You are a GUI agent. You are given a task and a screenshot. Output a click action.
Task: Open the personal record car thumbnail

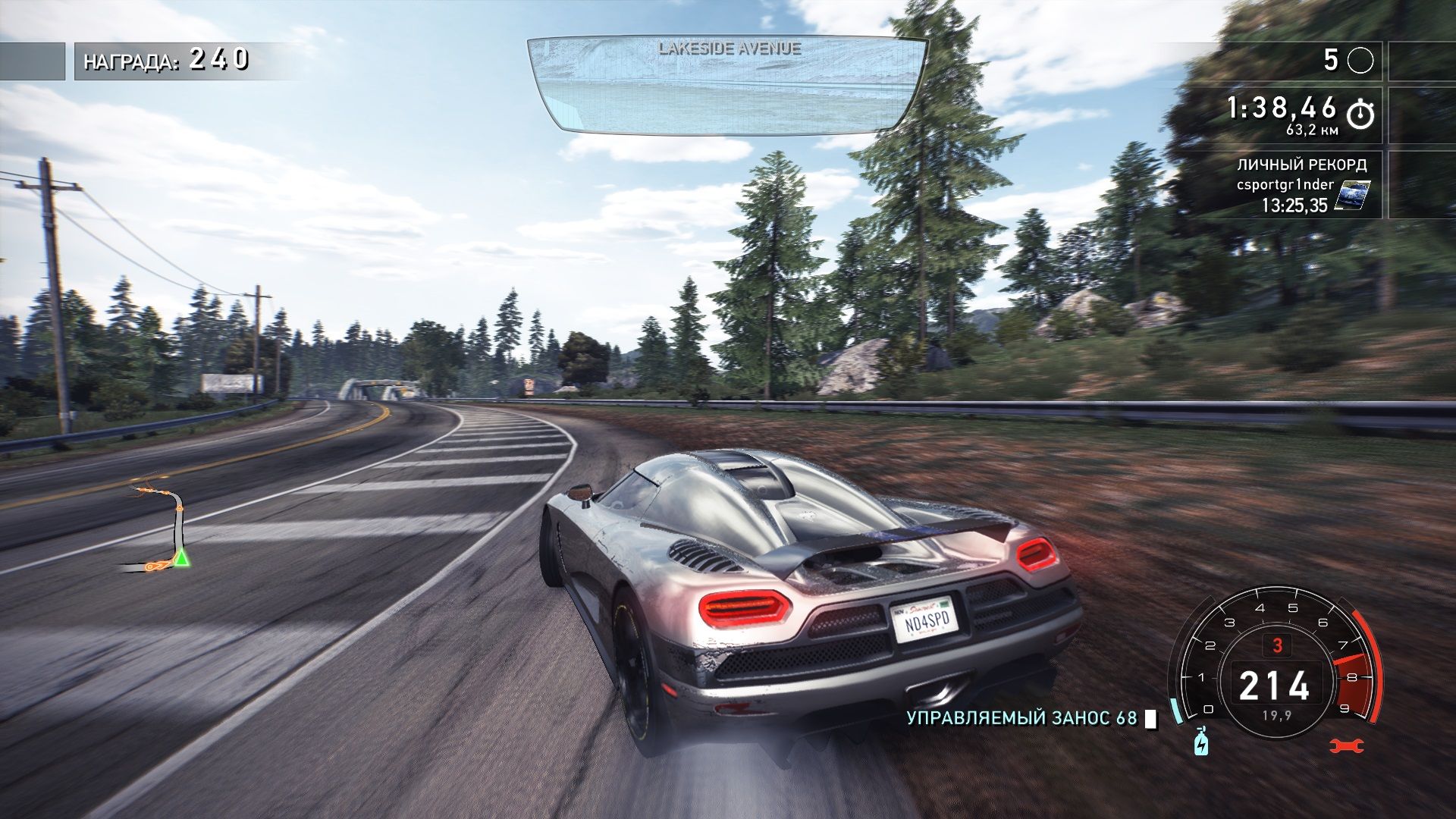(1352, 195)
